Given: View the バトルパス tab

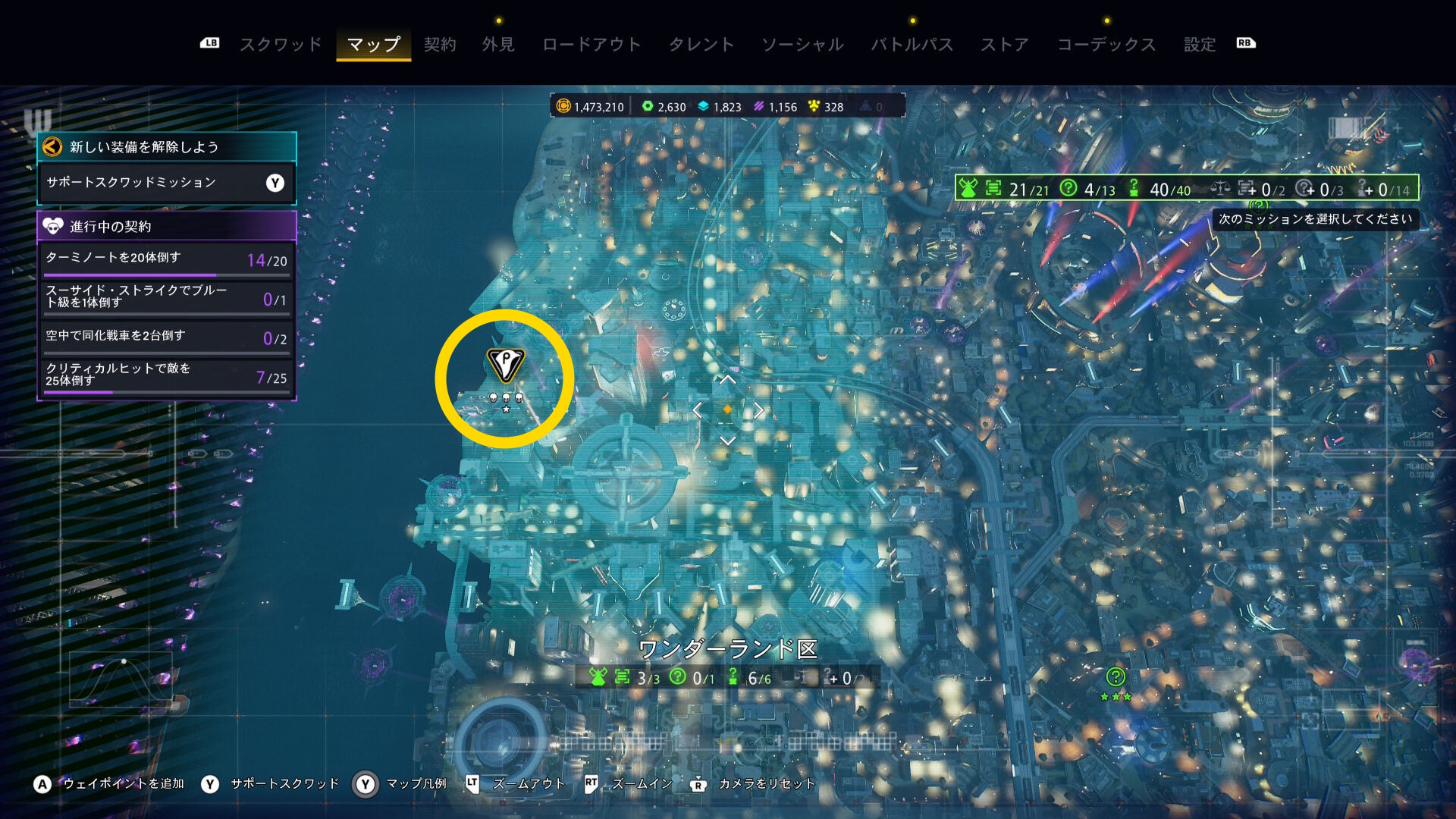Looking at the screenshot, I should (912, 45).
